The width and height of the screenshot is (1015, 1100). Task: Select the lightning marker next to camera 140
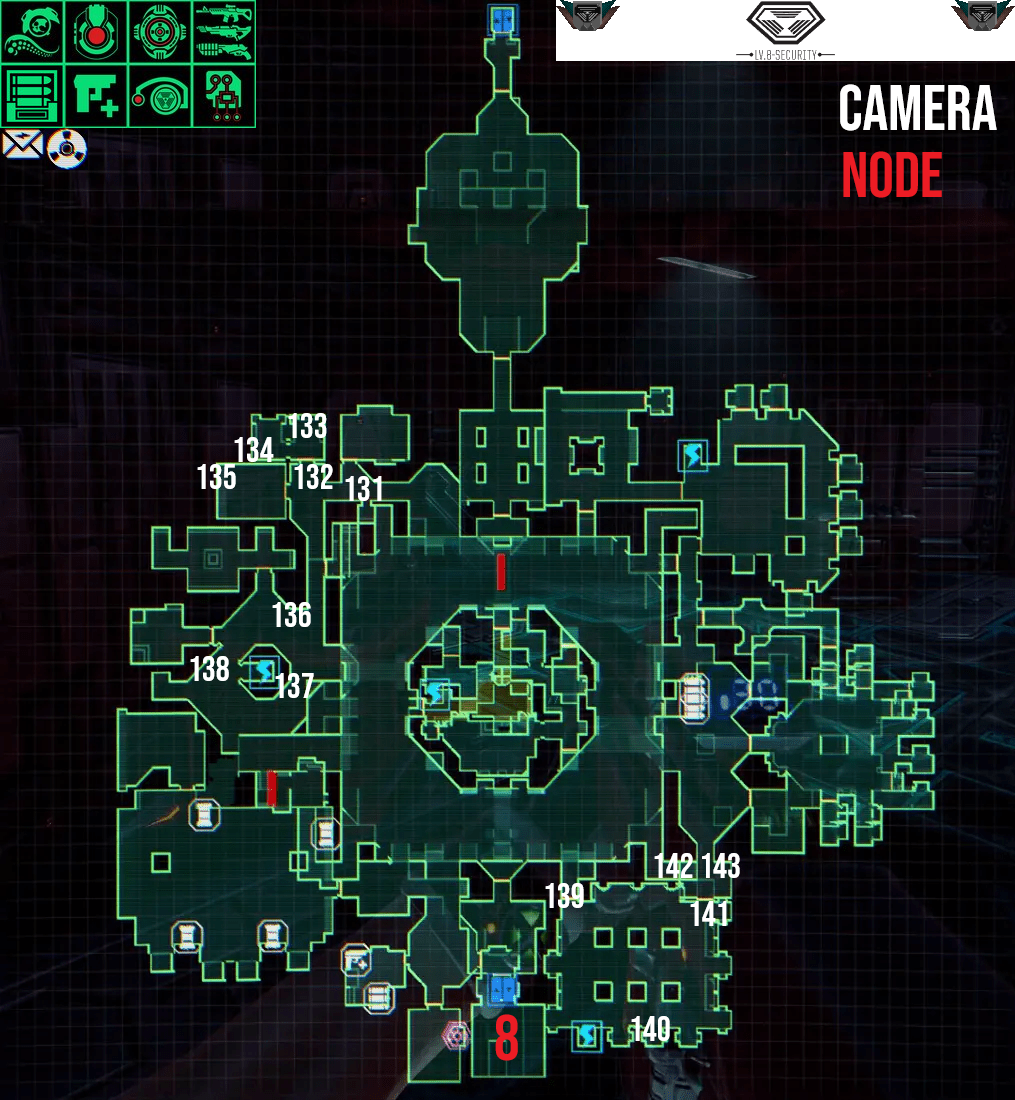coord(586,1036)
